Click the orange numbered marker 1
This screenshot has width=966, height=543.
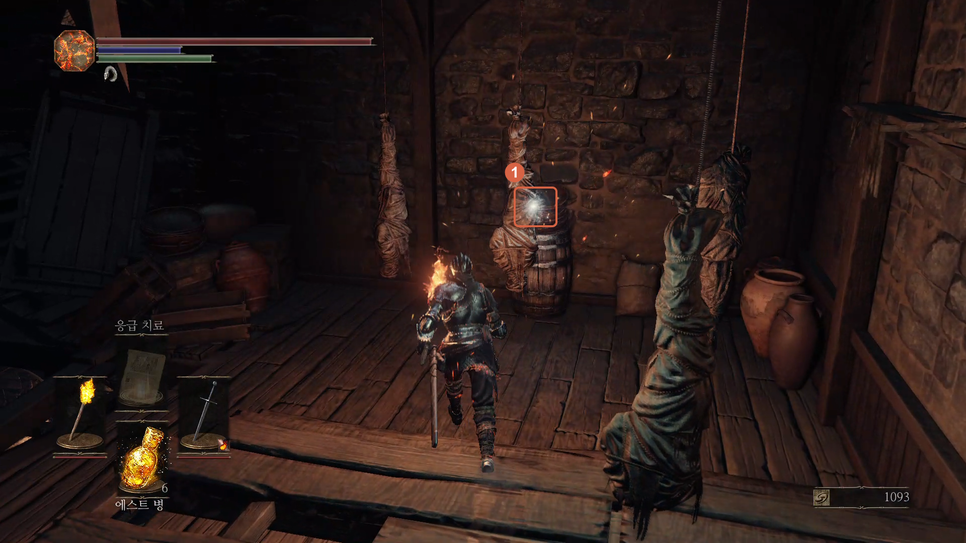point(516,172)
